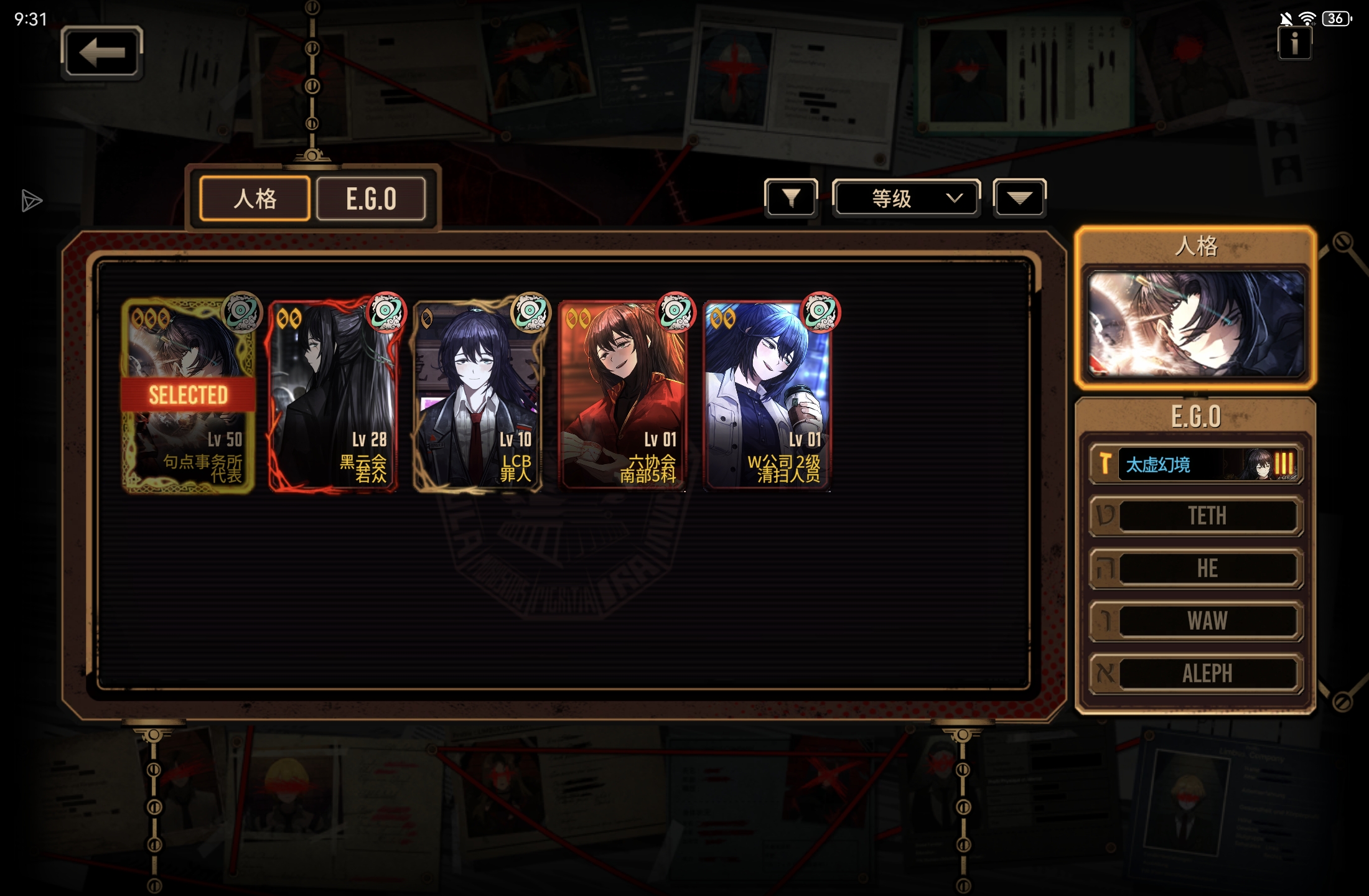Choose the Lv 28 黑云会若众 card
The image size is (1369, 896).
pos(333,396)
